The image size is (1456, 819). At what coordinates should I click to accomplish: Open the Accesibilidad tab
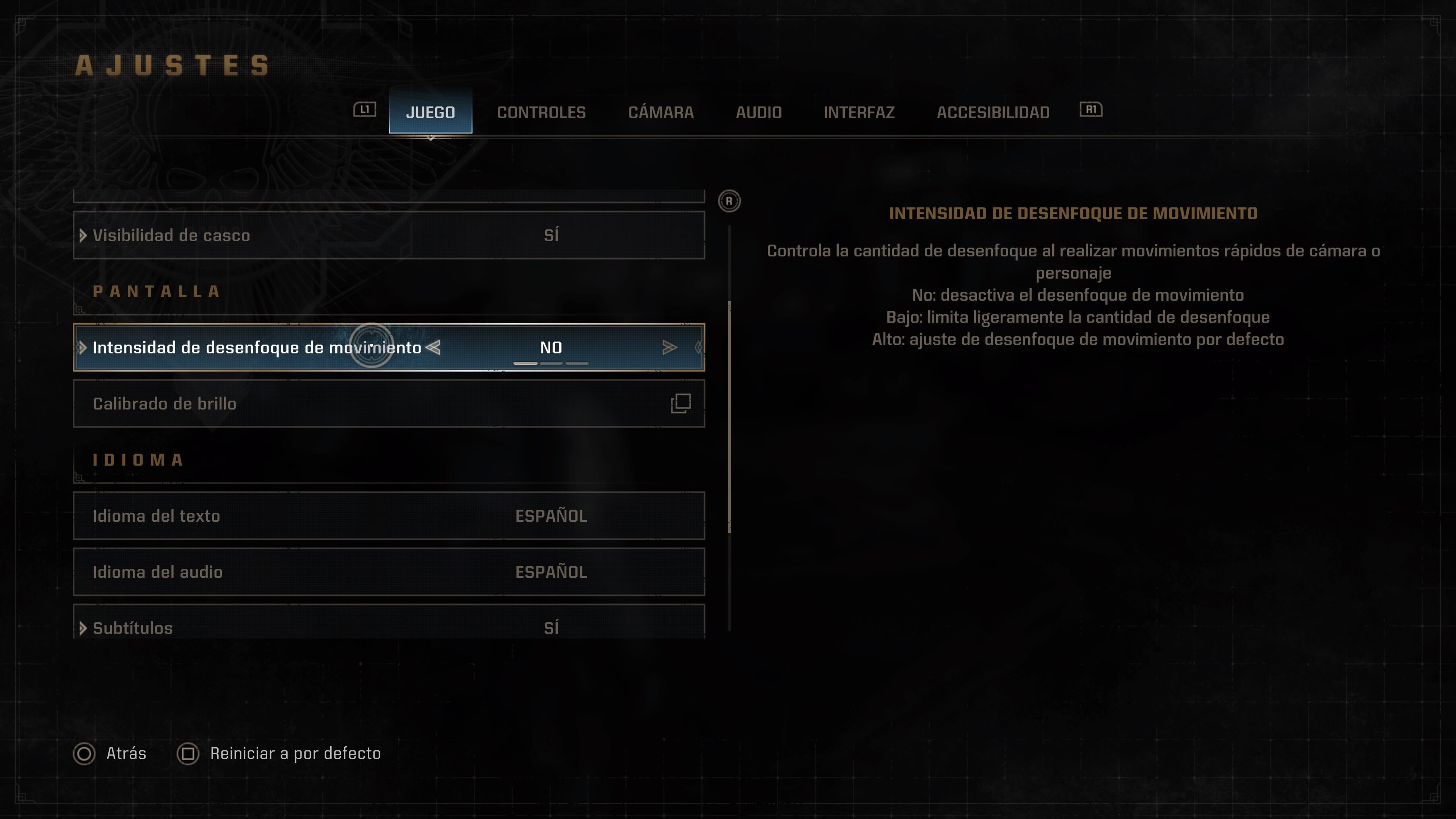pos(993,113)
